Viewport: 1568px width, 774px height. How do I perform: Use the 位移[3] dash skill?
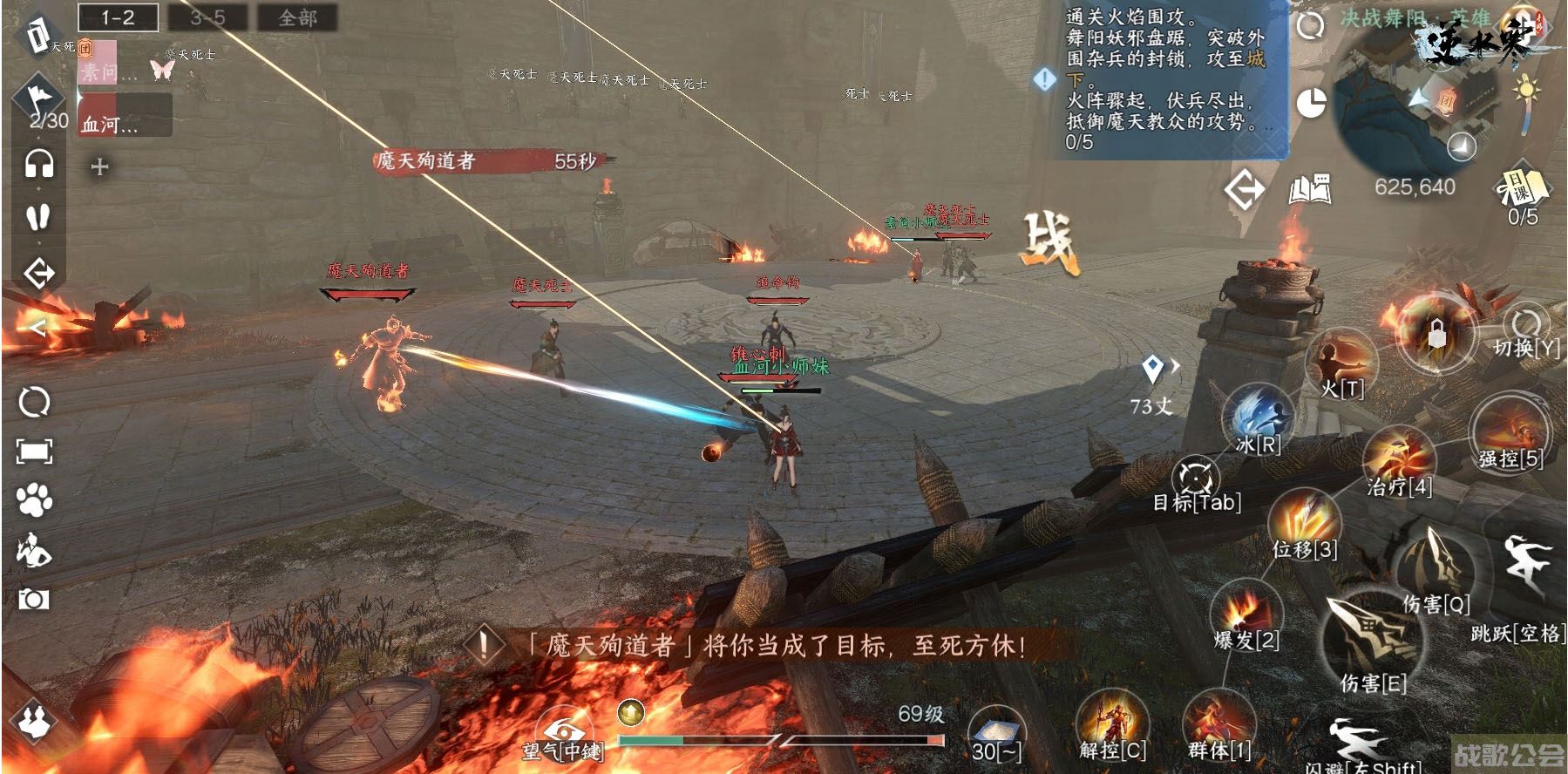(x=1304, y=519)
